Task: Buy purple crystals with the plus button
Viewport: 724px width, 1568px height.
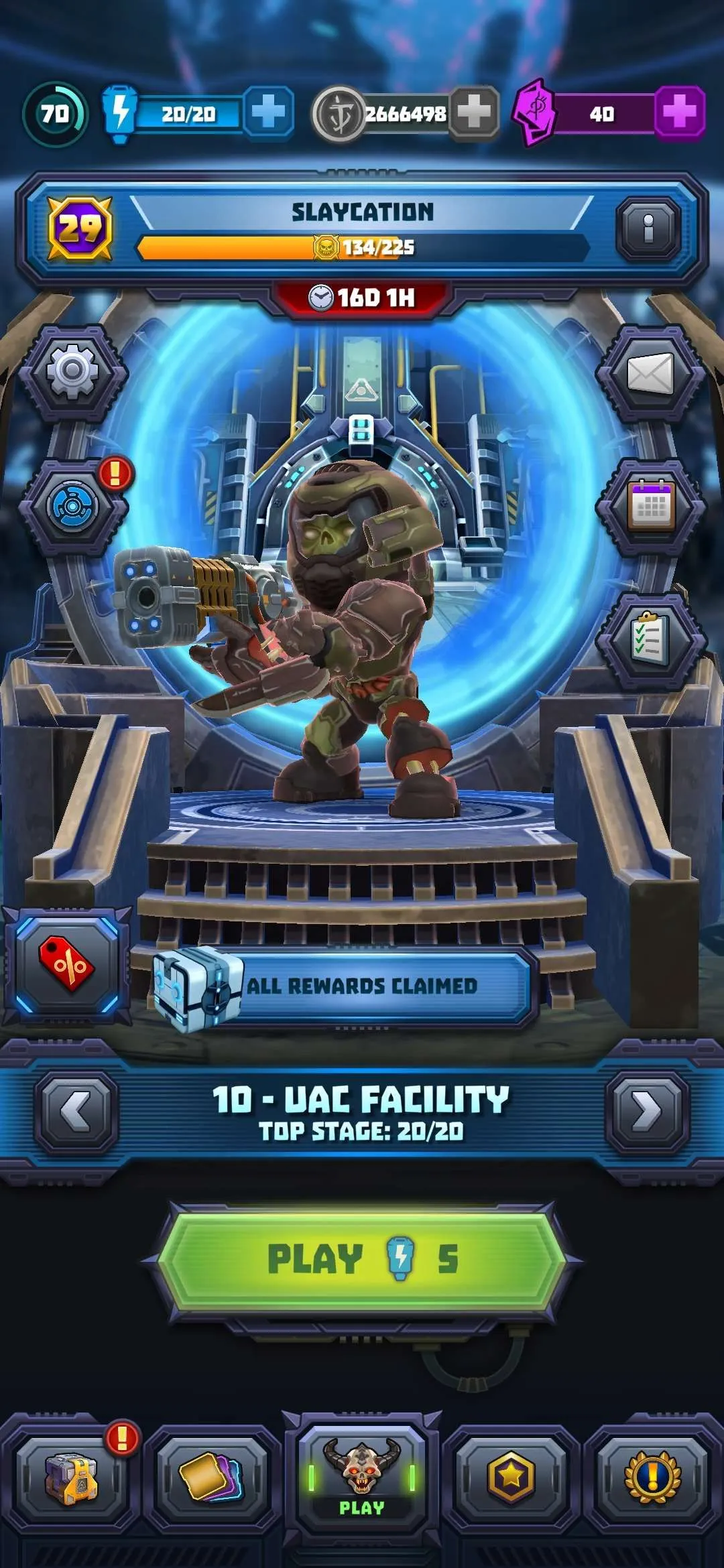Action: pos(678,112)
